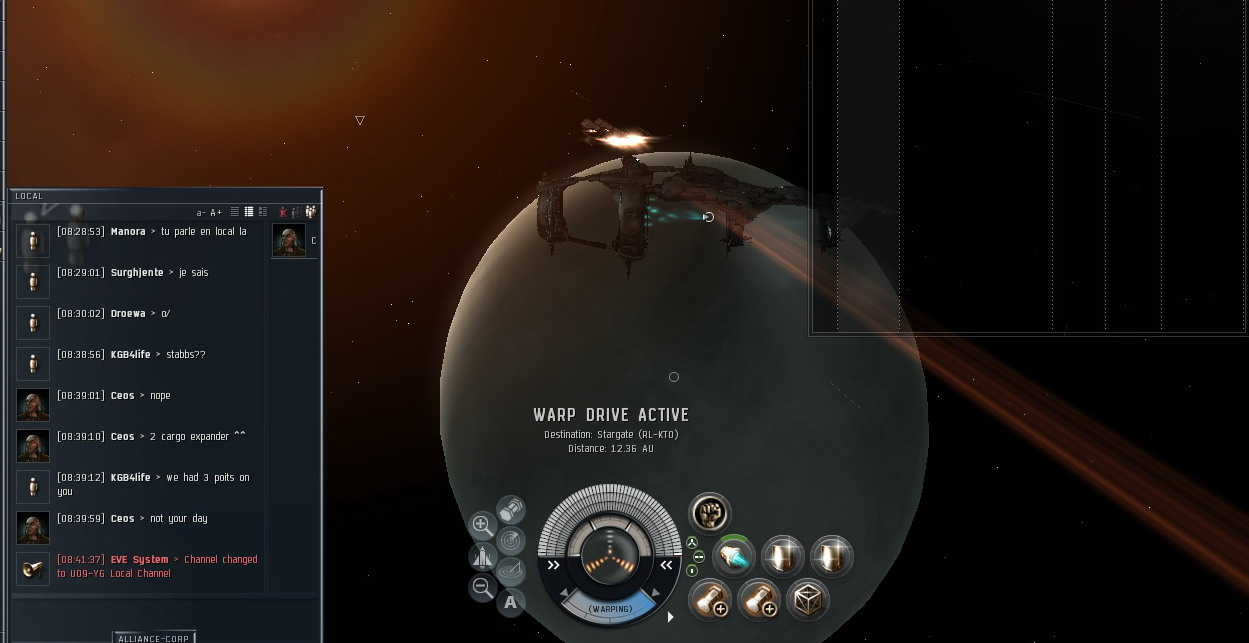Open the ship scanner radar icon
Viewport: 1249px width, 643px height.
point(511,541)
